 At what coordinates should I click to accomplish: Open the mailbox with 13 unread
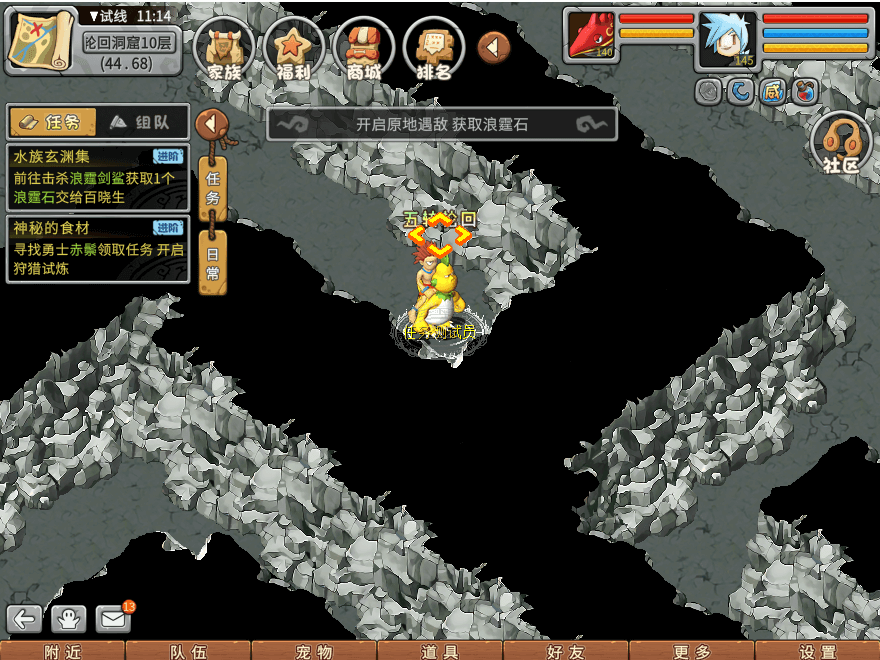[114, 619]
